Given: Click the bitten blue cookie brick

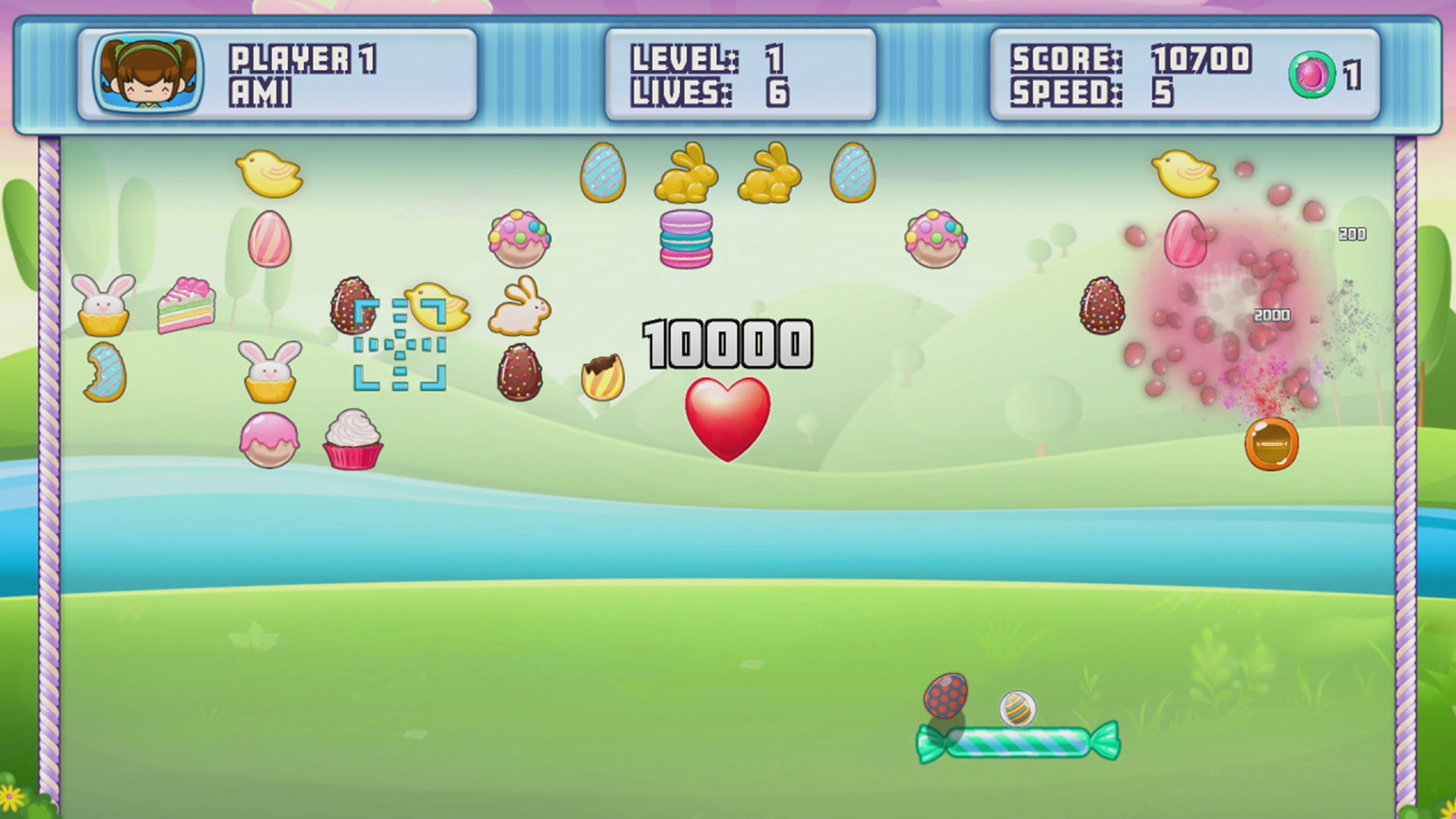Looking at the screenshot, I should pos(105,373).
